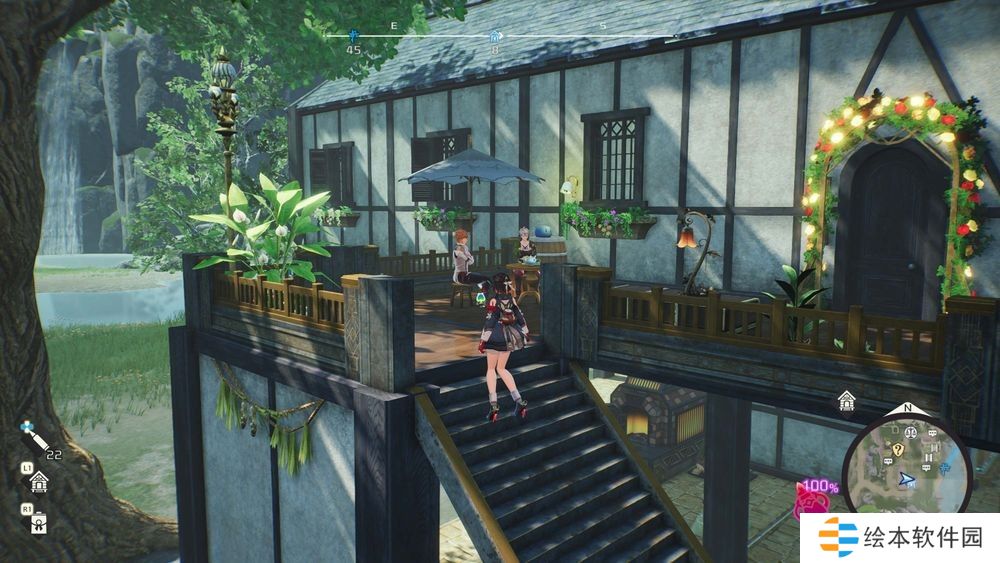Click the house marker above the minimap
This screenshot has width=1000, height=563.
tap(846, 401)
